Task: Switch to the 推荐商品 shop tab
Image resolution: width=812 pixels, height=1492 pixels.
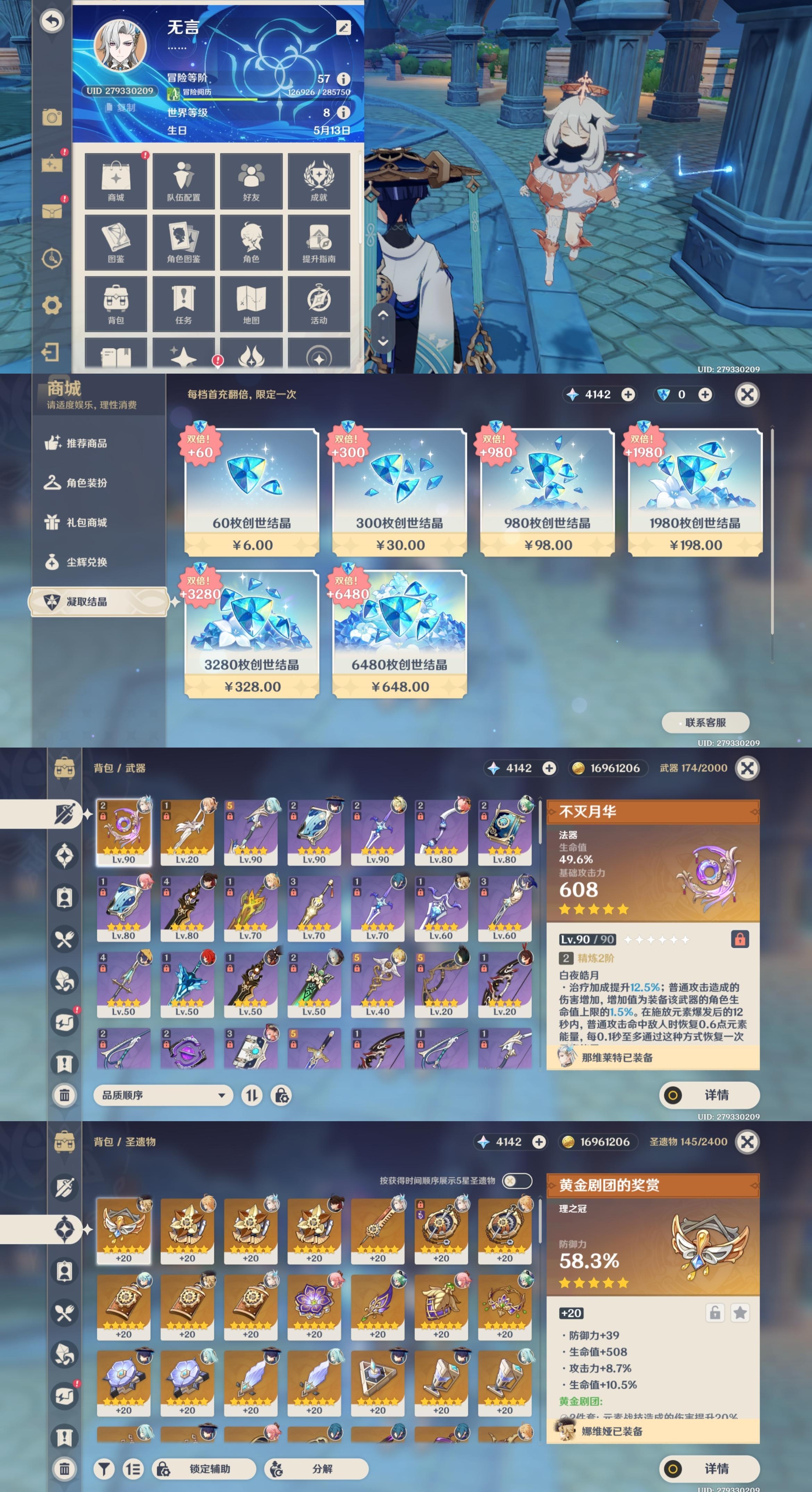Action: pos(86,443)
